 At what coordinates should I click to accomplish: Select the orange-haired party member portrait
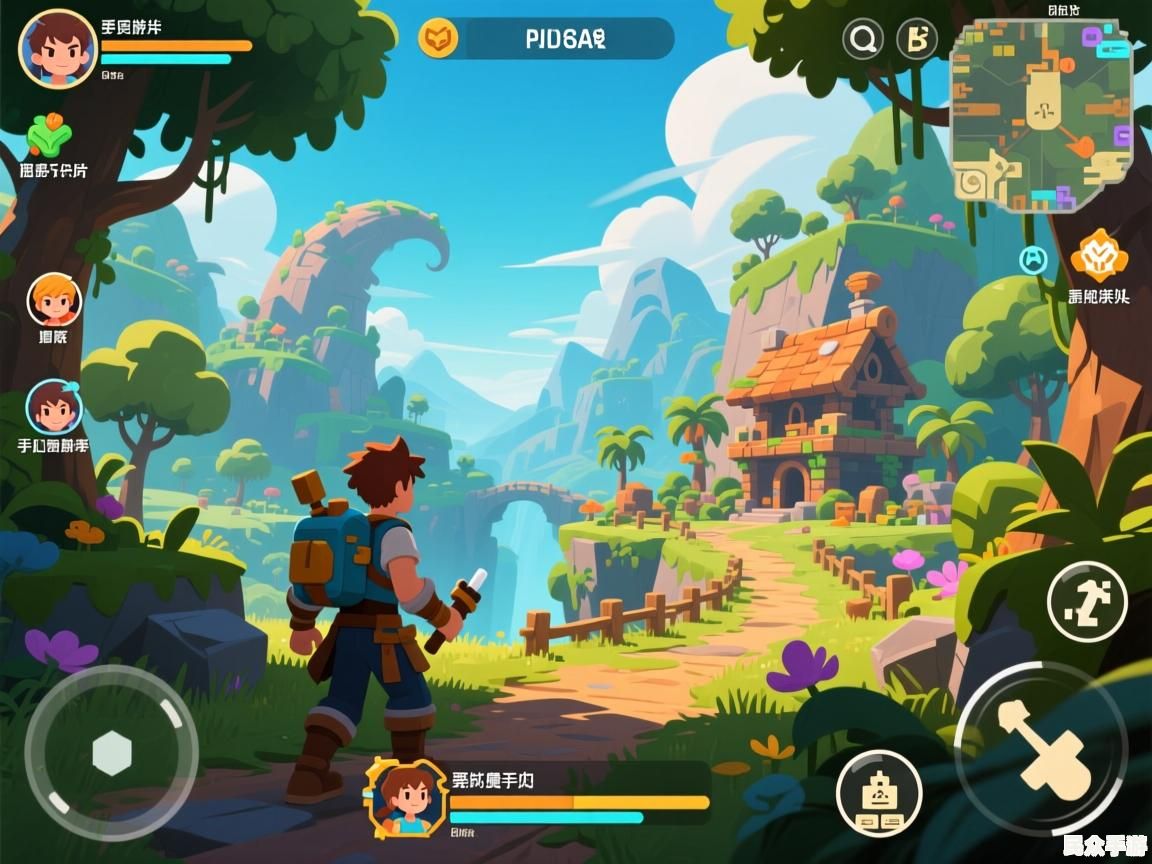click(x=54, y=299)
